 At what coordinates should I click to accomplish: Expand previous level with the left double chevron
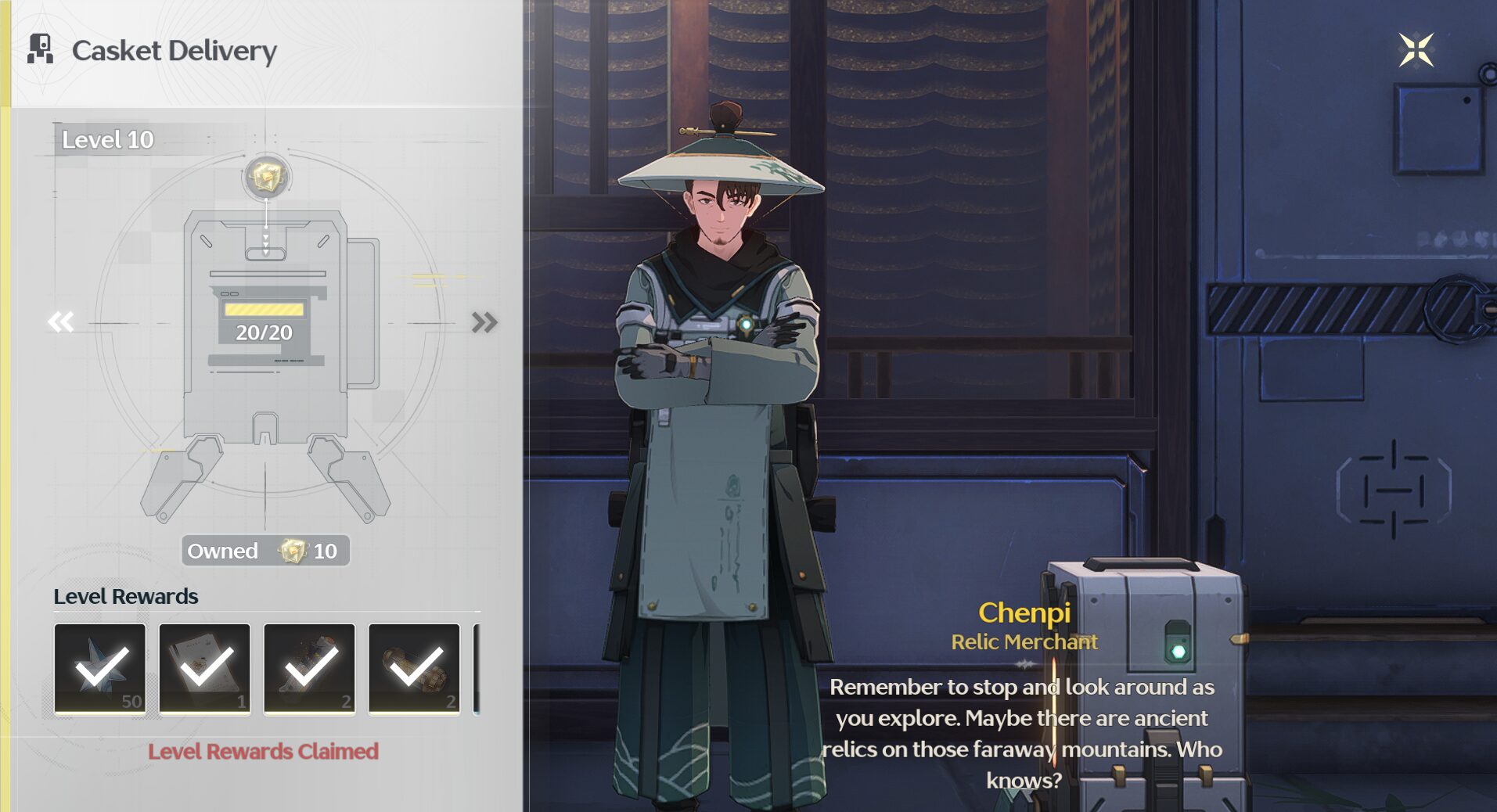pyautogui.click(x=59, y=320)
